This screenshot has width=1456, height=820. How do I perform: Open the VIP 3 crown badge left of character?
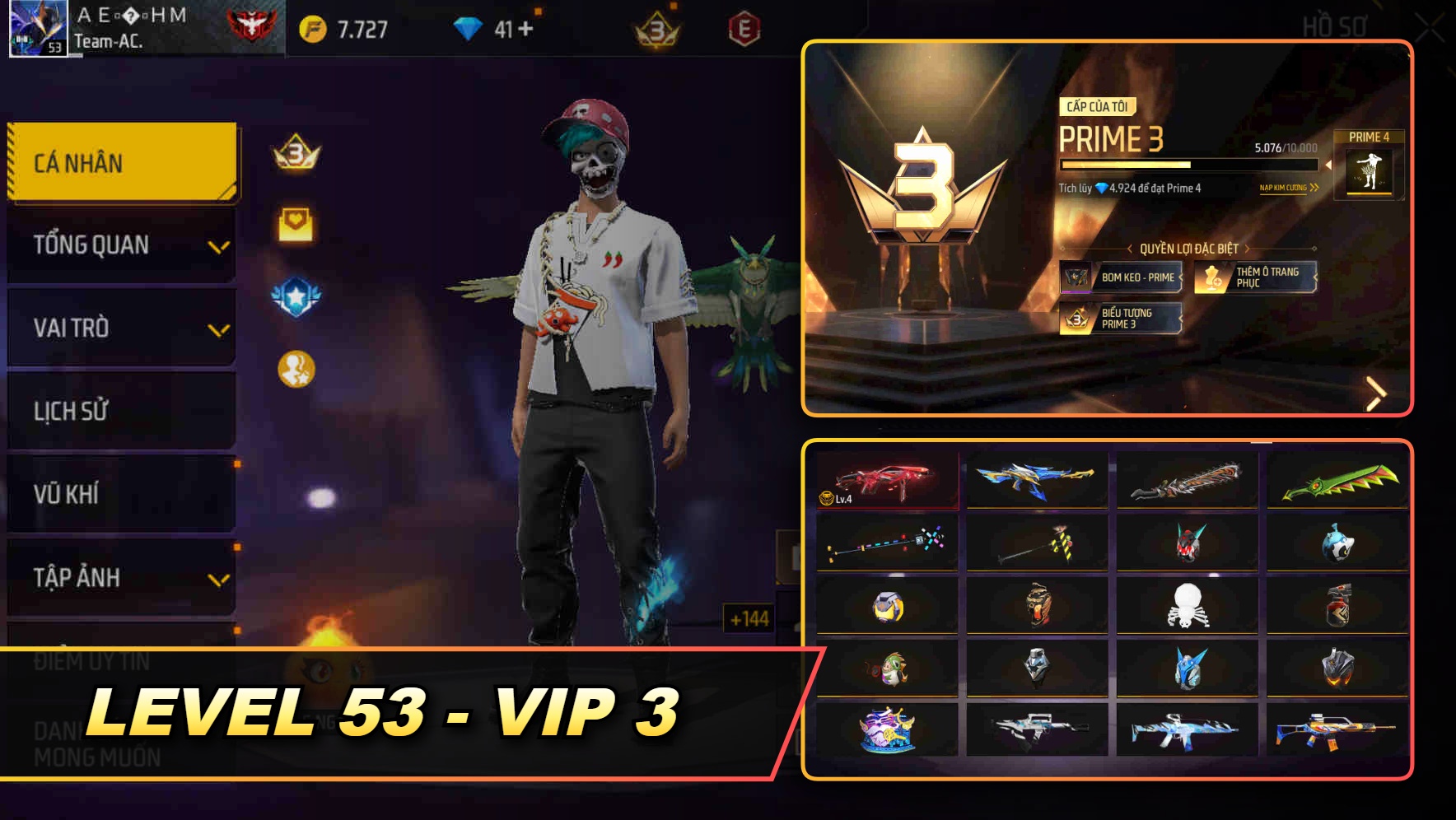pyautogui.click(x=294, y=153)
